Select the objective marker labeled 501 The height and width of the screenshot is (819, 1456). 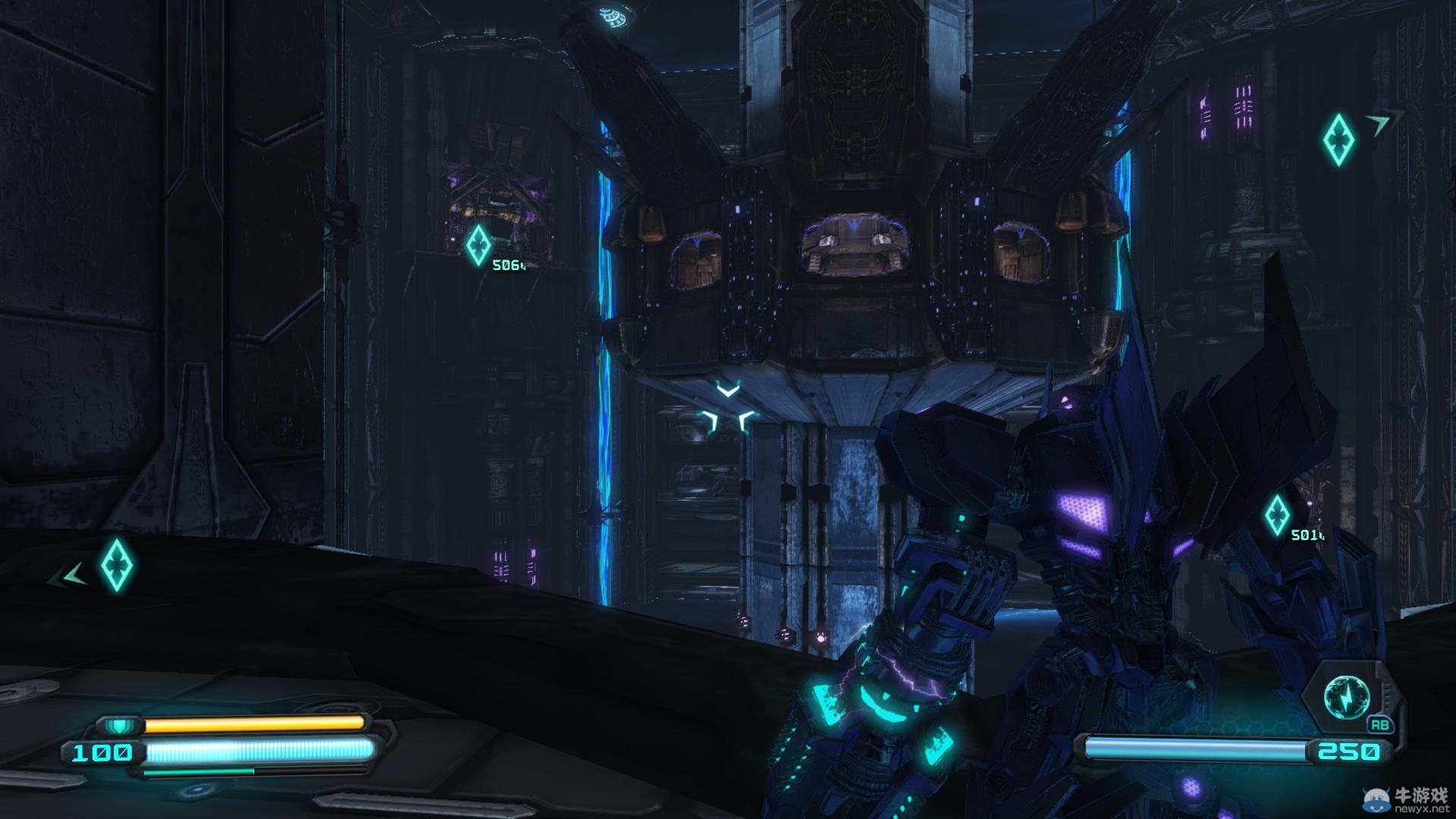[x=1276, y=516]
